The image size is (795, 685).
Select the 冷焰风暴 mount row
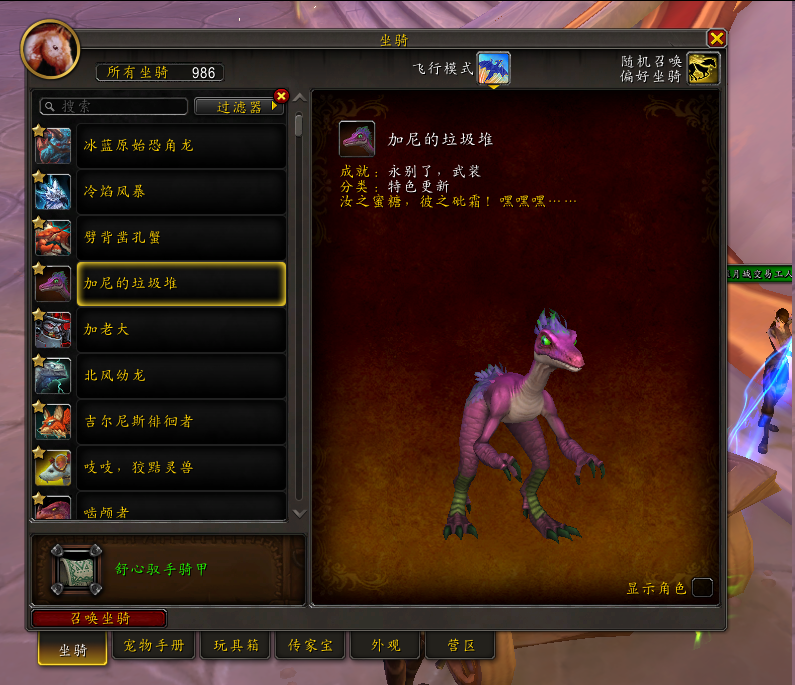pos(180,192)
